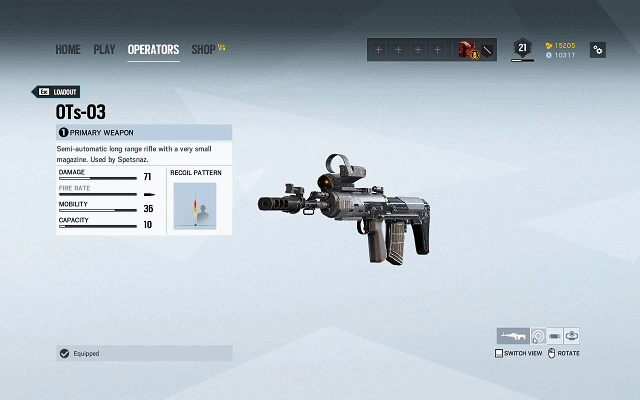Click the red operator squad portrait
This screenshot has width=640, height=400.
coord(467,49)
